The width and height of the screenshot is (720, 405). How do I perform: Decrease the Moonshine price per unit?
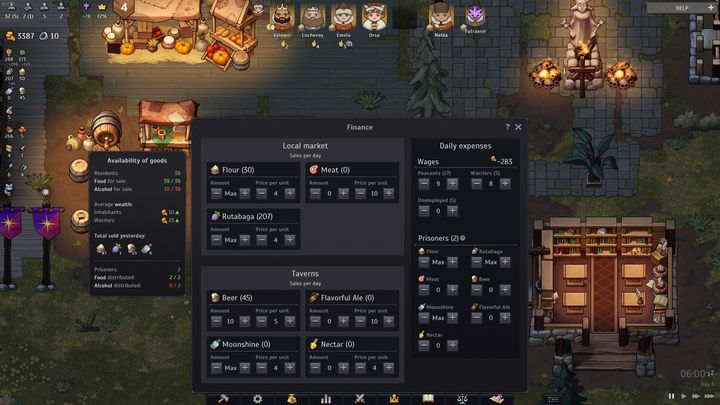262,367
